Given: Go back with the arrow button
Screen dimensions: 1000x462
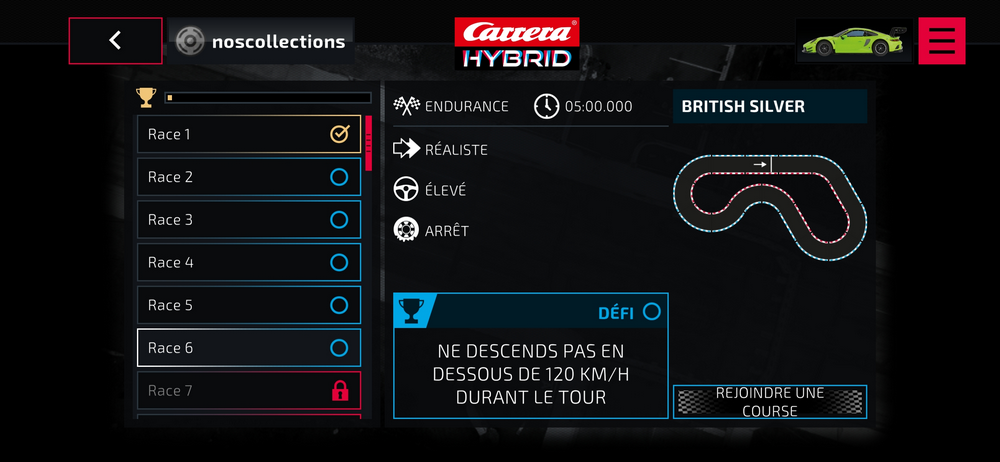Looking at the screenshot, I should click(115, 41).
